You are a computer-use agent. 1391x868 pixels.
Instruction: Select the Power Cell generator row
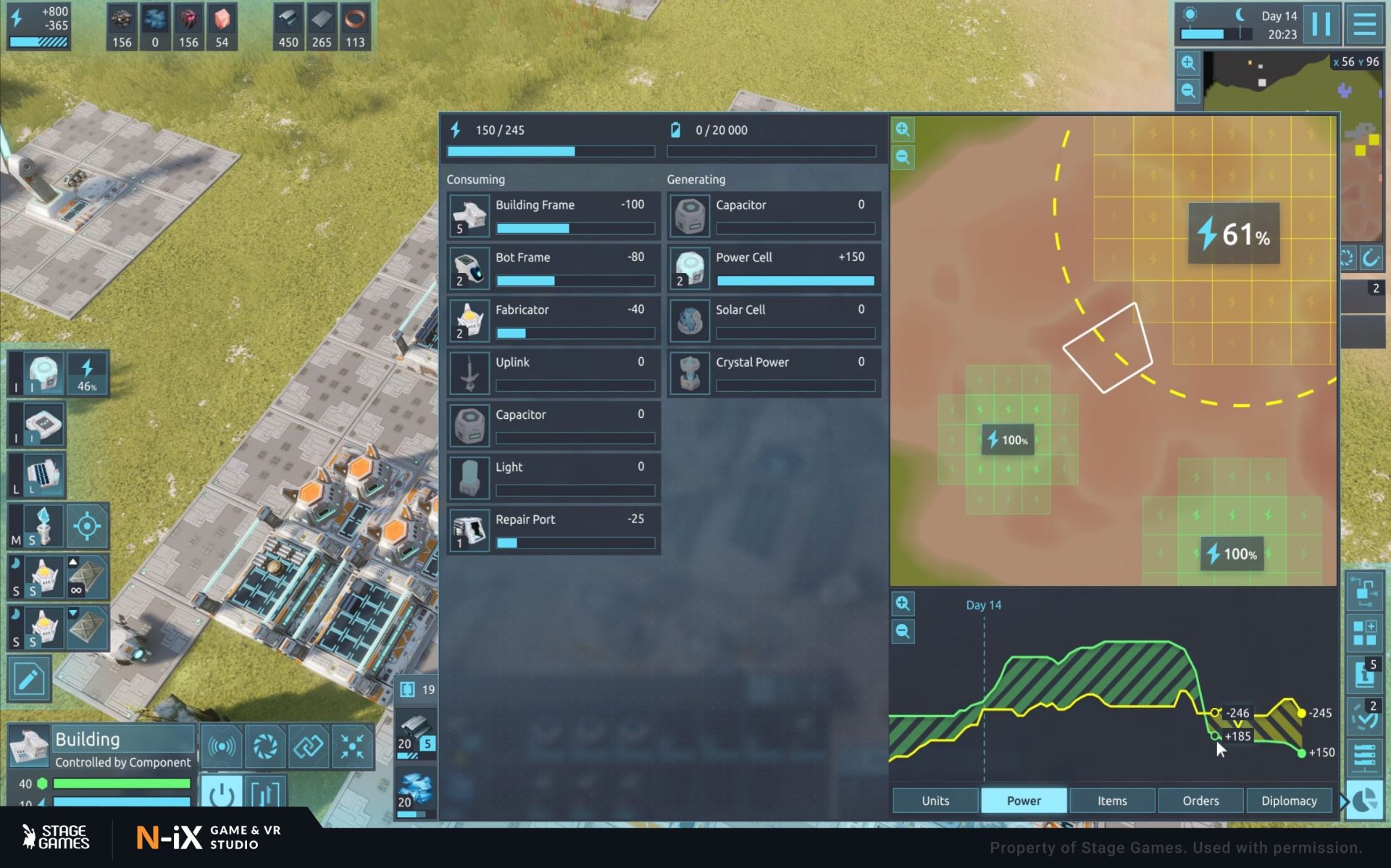(774, 268)
